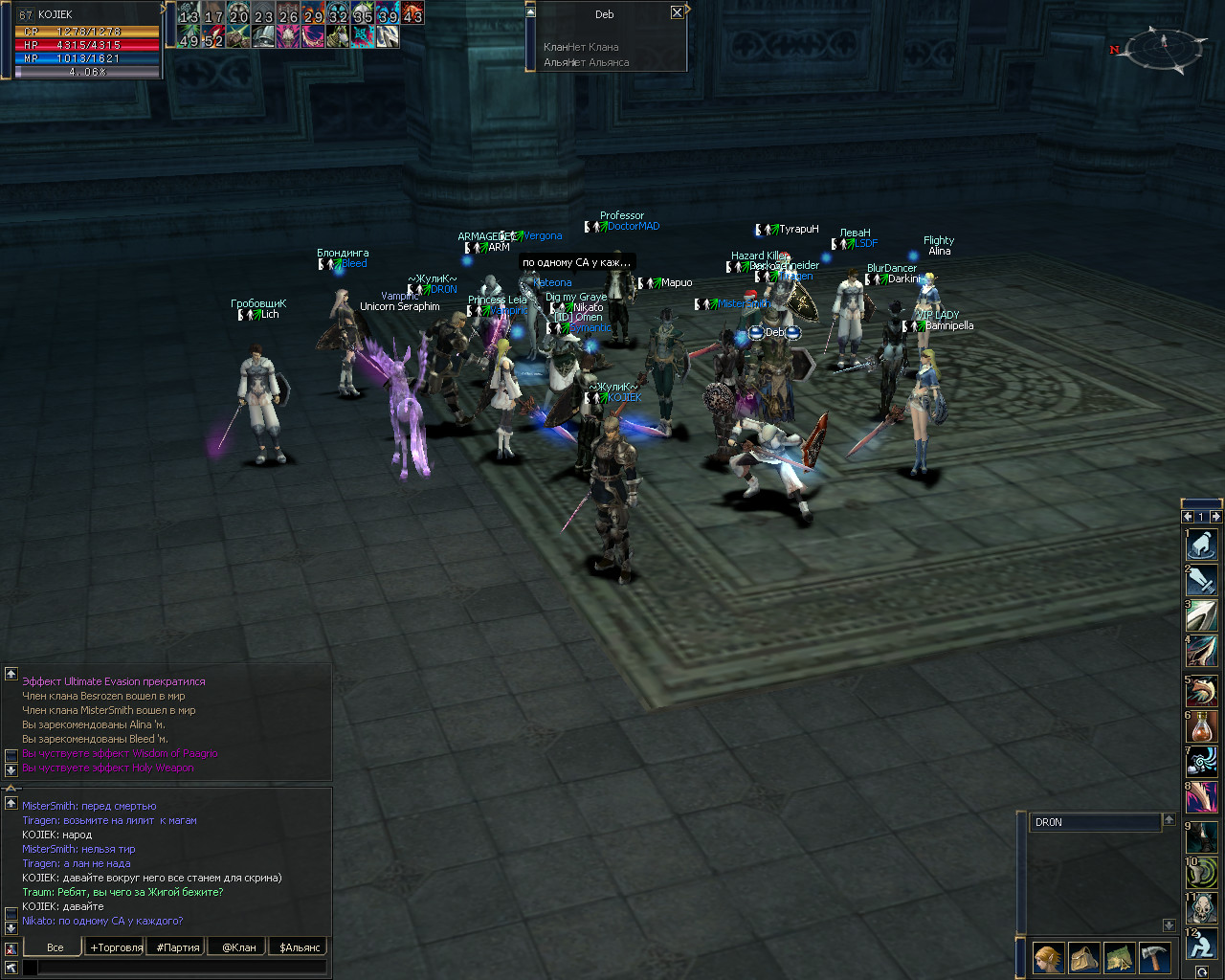Select the @Клан chat tab
Viewport: 1225px width, 980px height.
[x=239, y=947]
